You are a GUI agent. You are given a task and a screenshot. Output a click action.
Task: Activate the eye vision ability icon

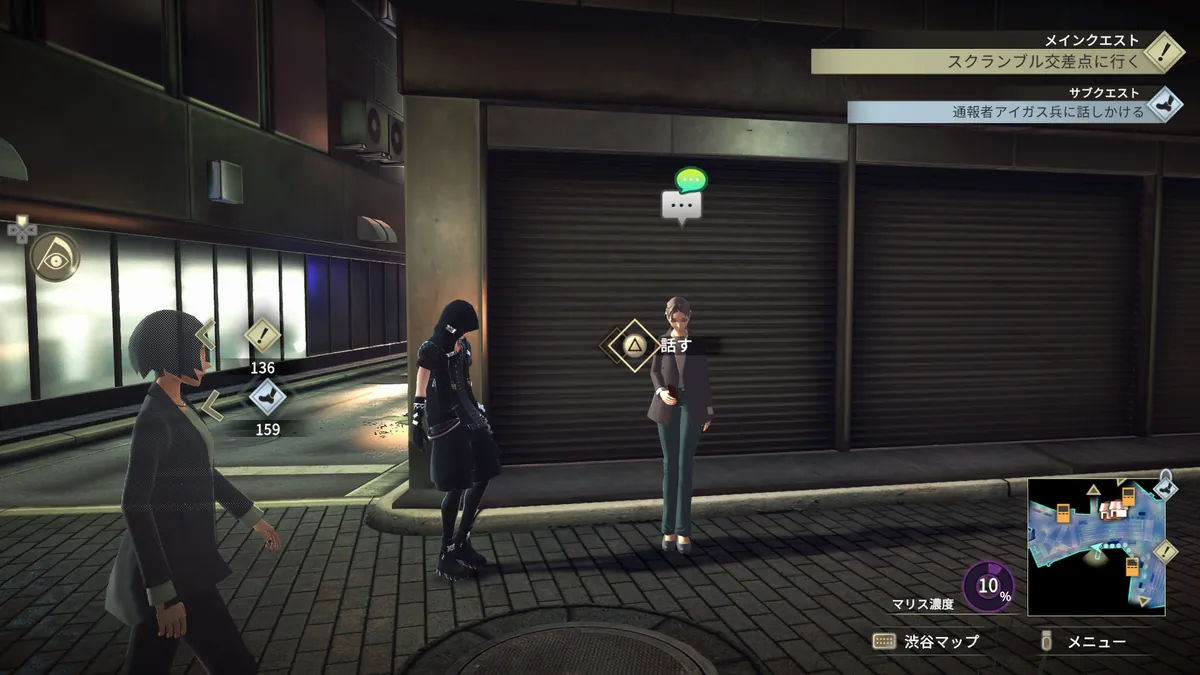pyautogui.click(x=53, y=256)
